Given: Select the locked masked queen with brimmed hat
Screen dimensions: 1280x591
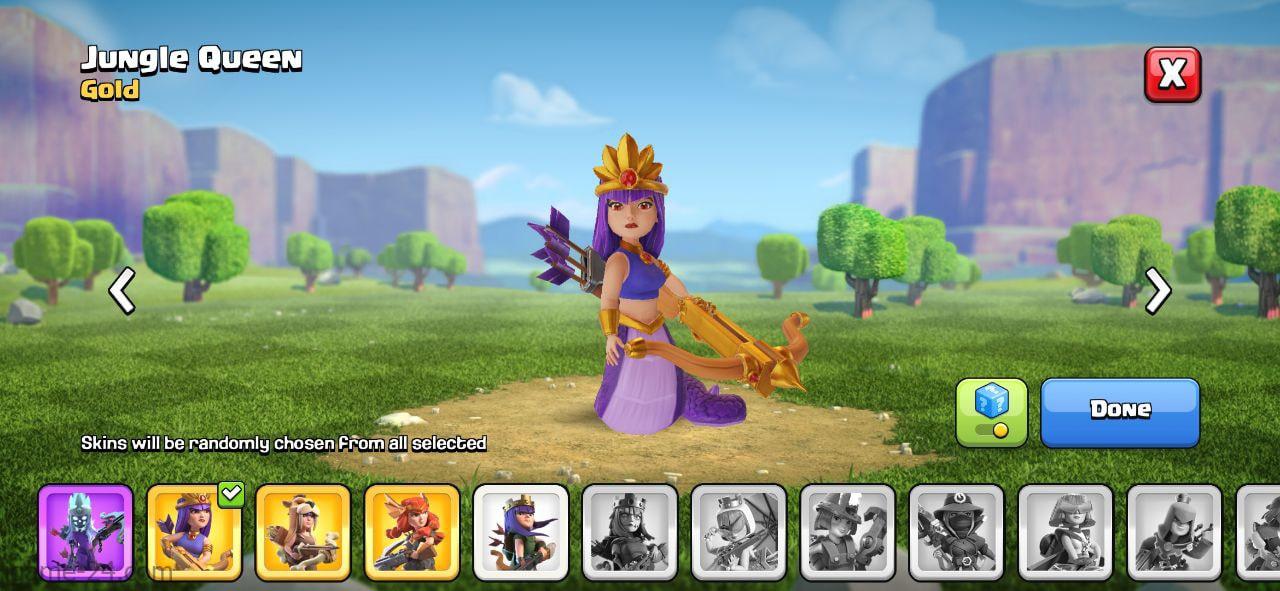Looking at the screenshot, I should (x=956, y=532).
